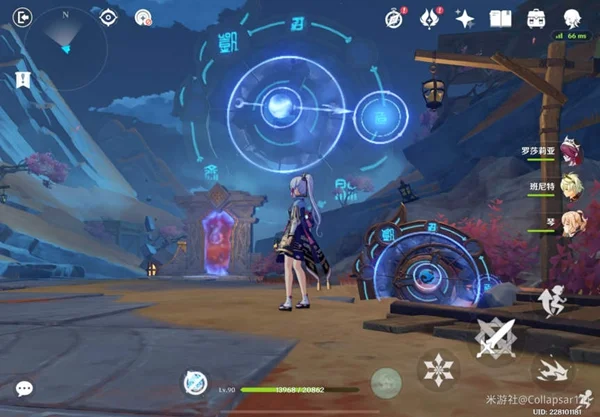Switch to party member 班尼特
Screen dimensions: 600x417
point(568,186)
